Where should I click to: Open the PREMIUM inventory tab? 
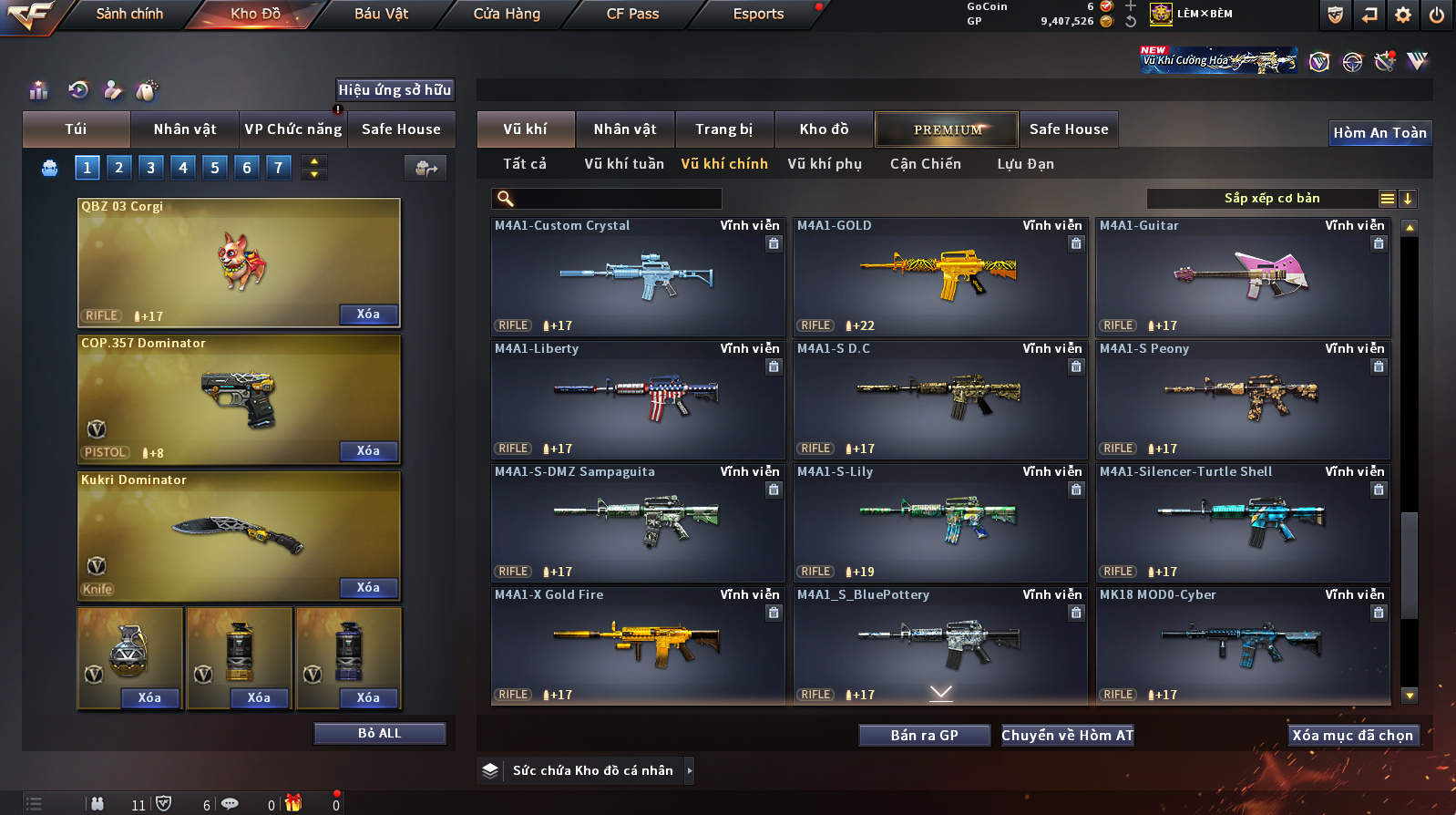(948, 129)
